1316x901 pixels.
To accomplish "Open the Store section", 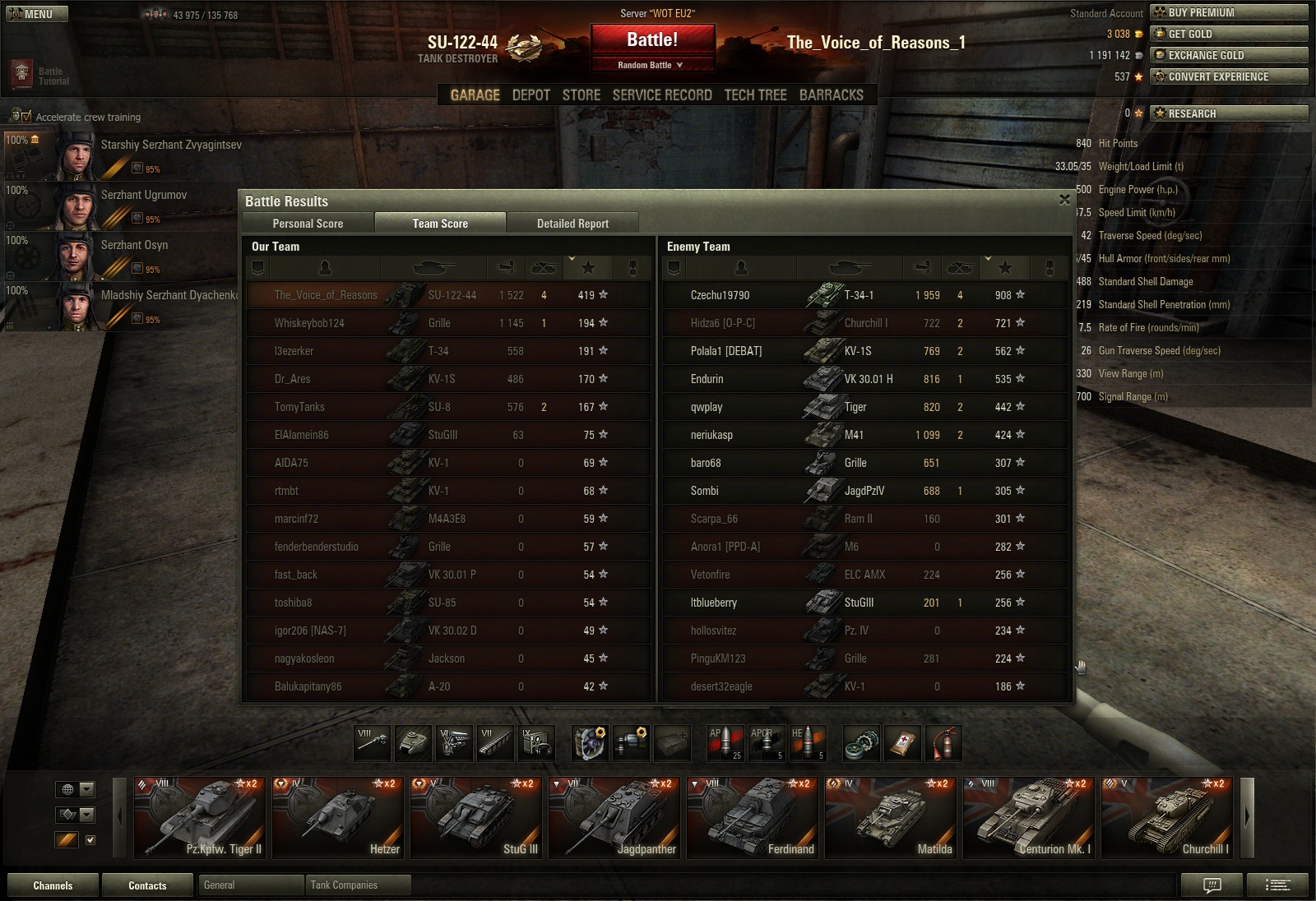I will (x=581, y=95).
